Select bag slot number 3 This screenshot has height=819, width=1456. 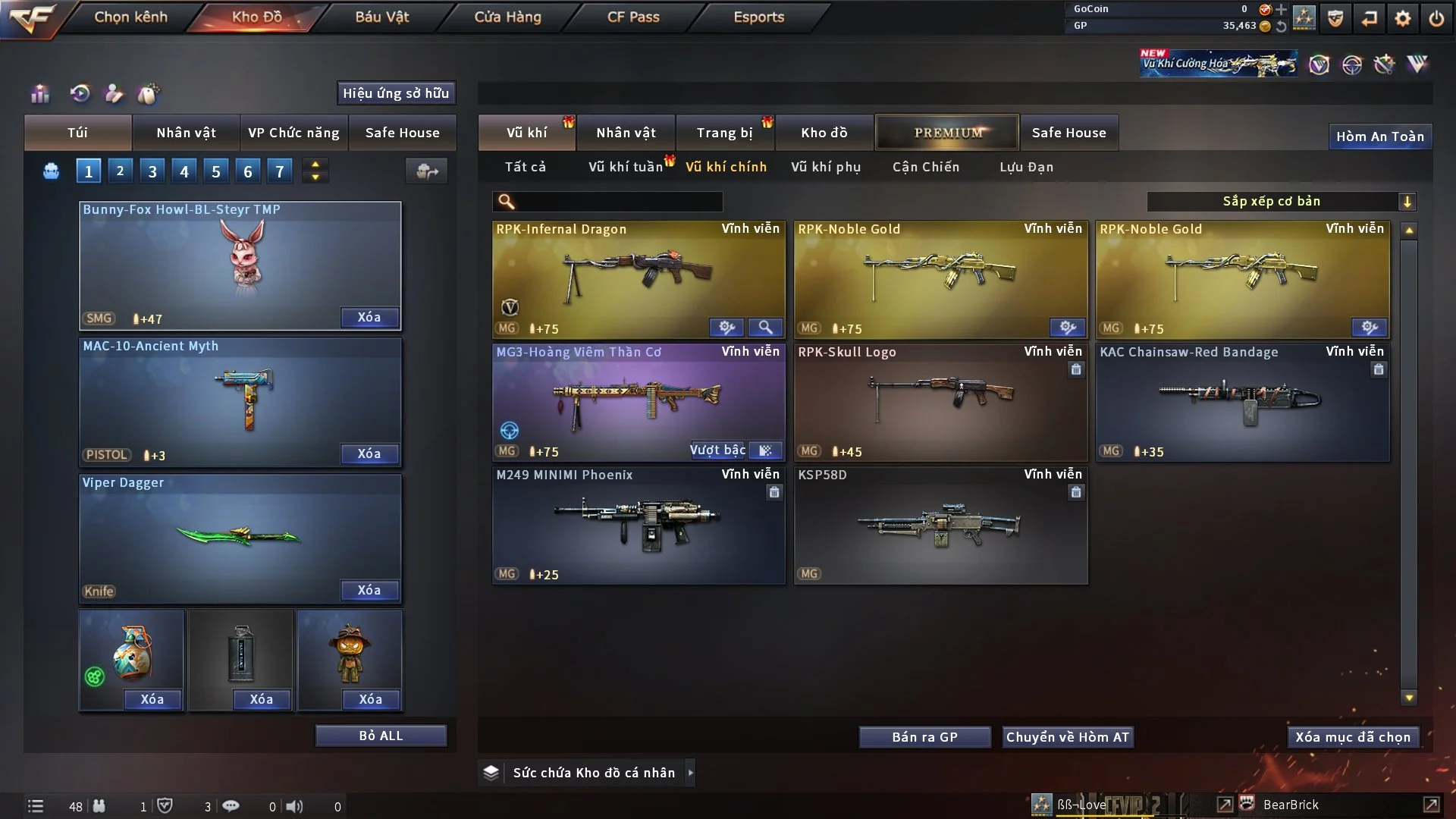pos(152,171)
